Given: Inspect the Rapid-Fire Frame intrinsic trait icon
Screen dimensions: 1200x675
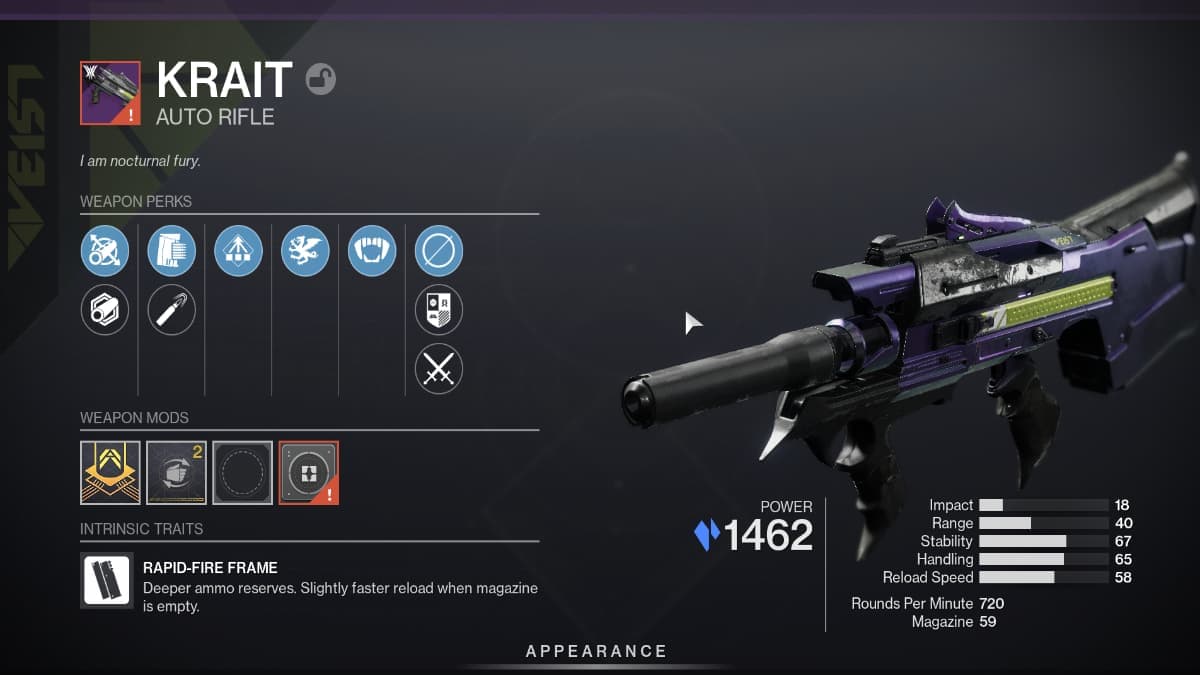Looking at the screenshot, I should click(107, 581).
